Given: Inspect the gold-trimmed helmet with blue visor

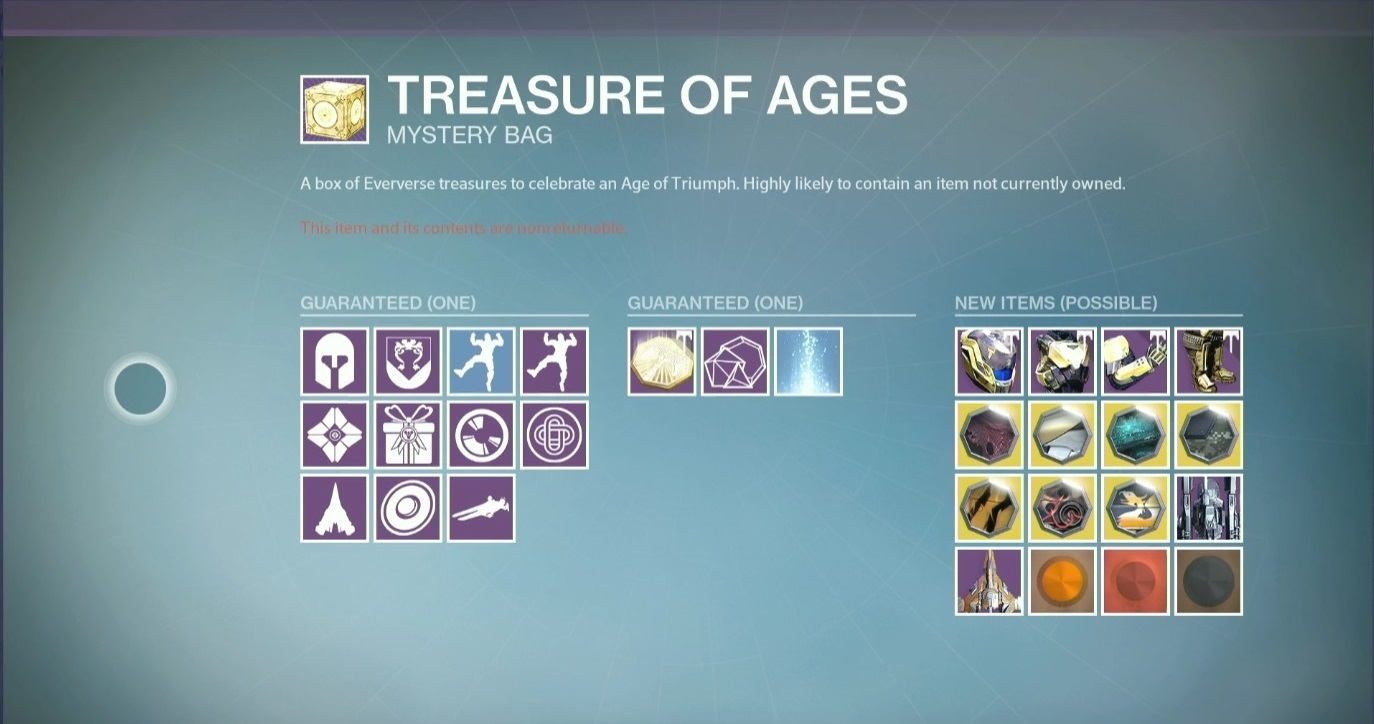Looking at the screenshot, I should (989, 362).
